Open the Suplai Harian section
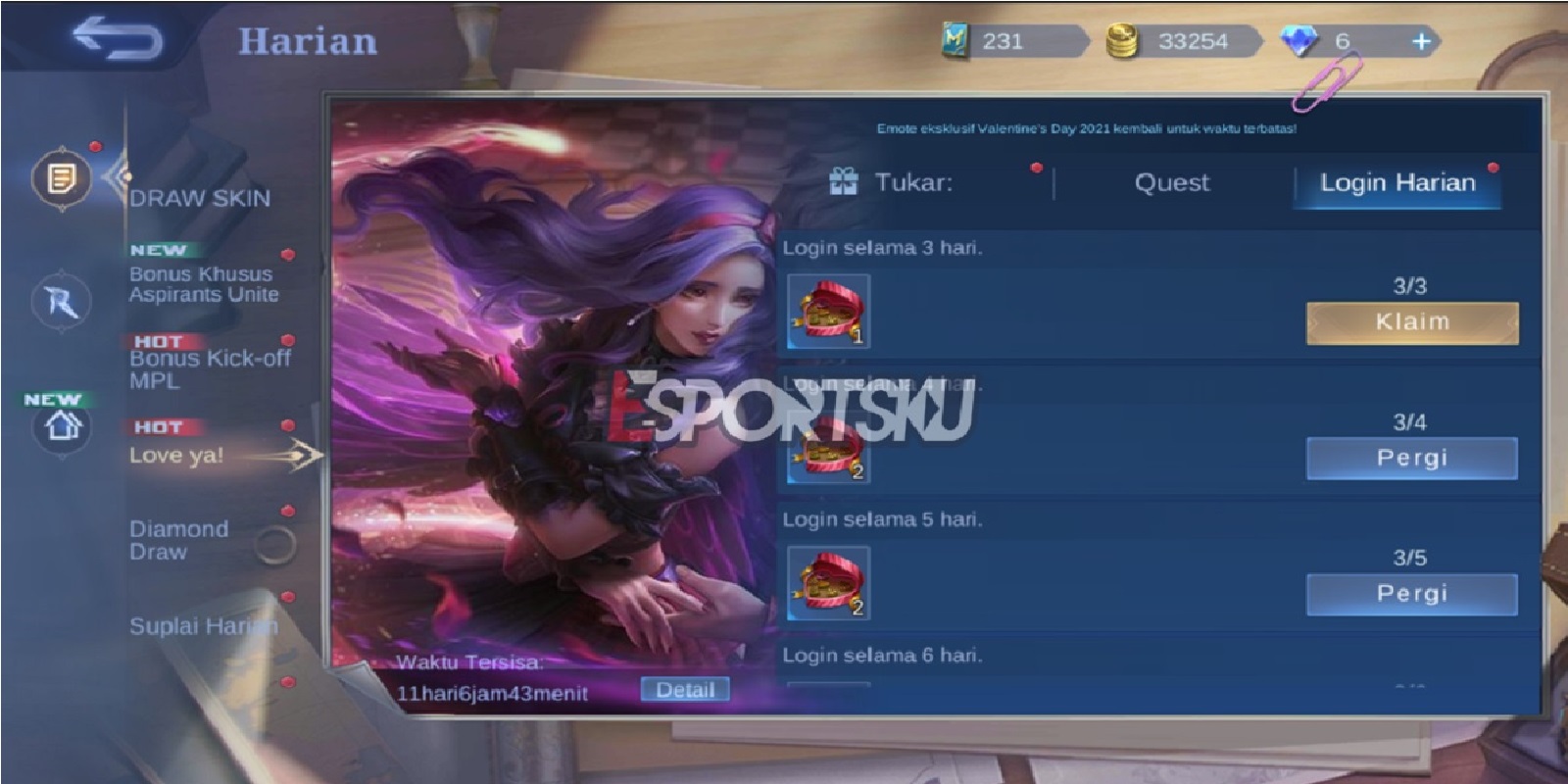The image size is (1568, 784). (204, 624)
